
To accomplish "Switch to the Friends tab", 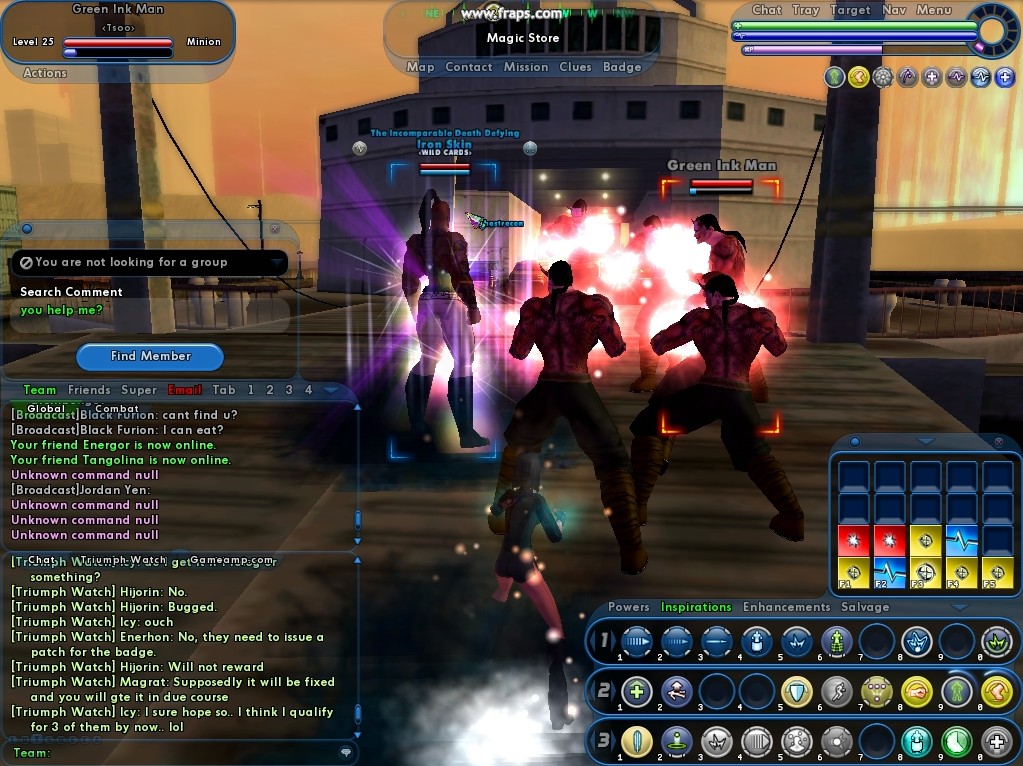I will 89,390.
